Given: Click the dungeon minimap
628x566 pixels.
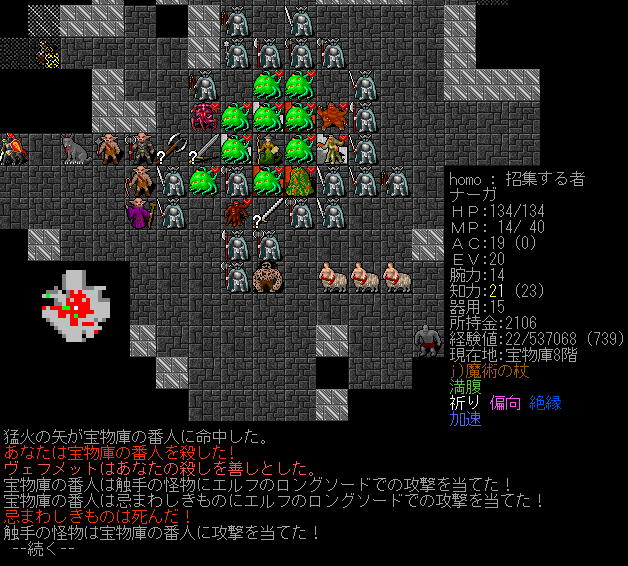Looking at the screenshot, I should 75,305.
